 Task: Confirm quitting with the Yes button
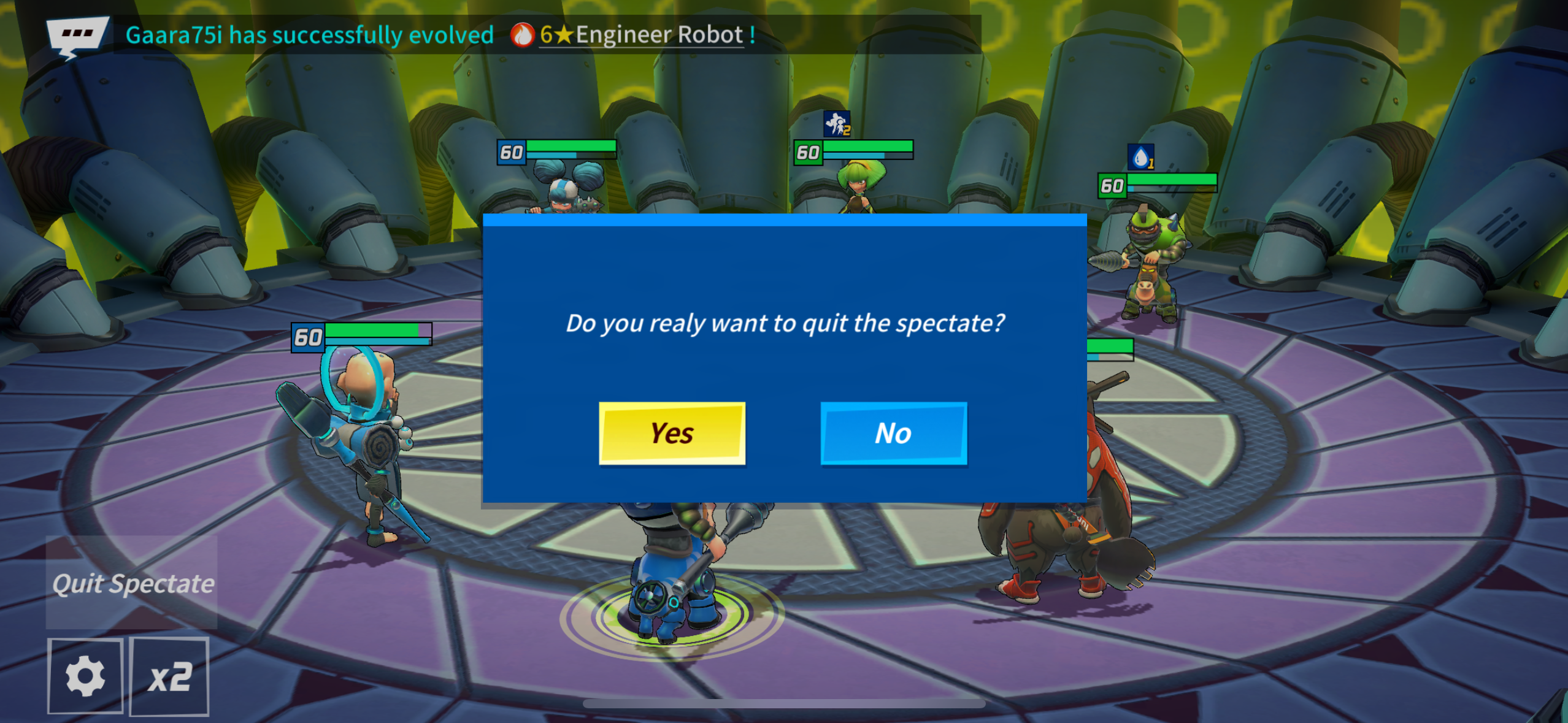pyautogui.click(x=672, y=433)
